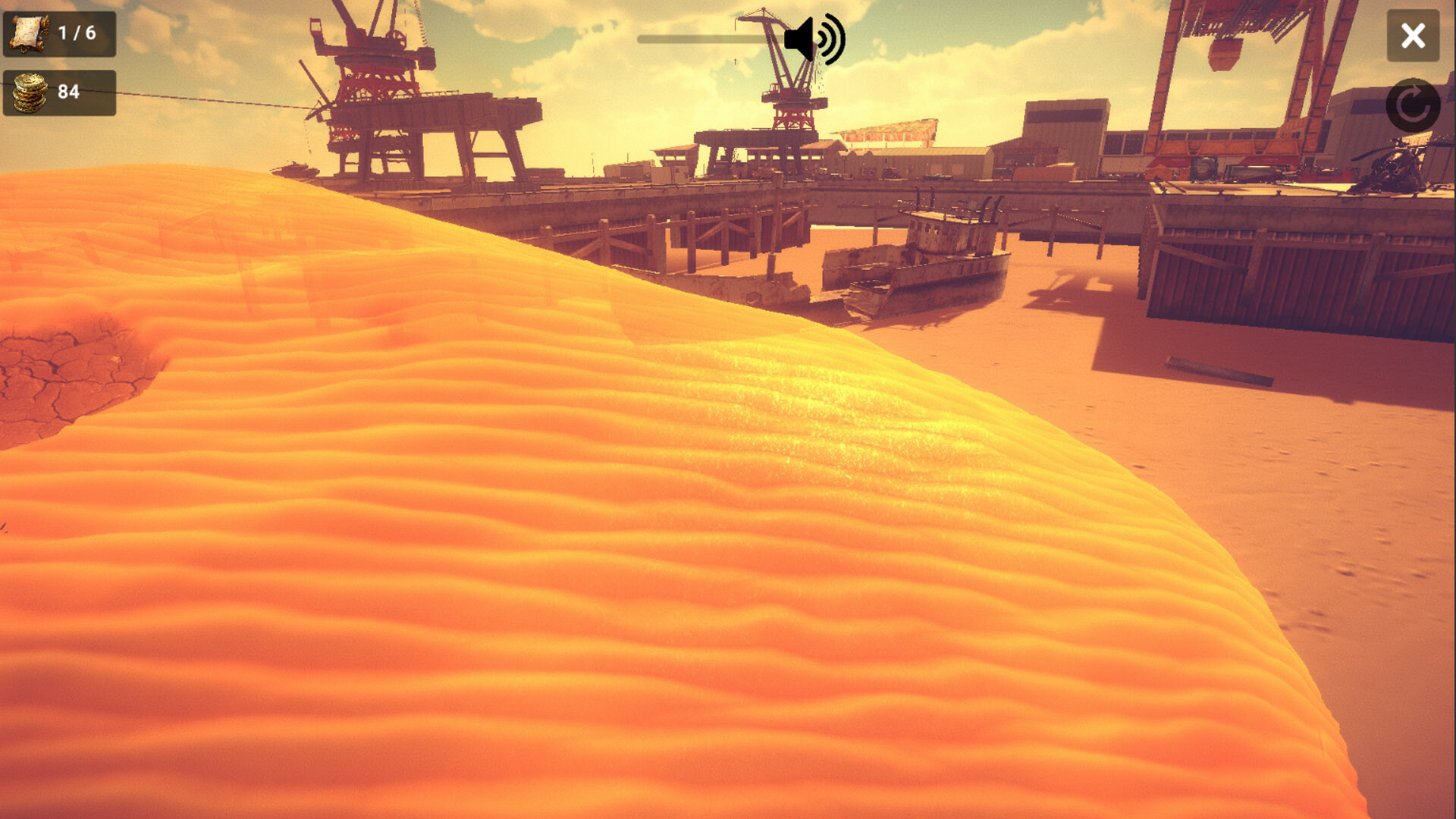Click the stack of gold coins icon

tap(29, 93)
